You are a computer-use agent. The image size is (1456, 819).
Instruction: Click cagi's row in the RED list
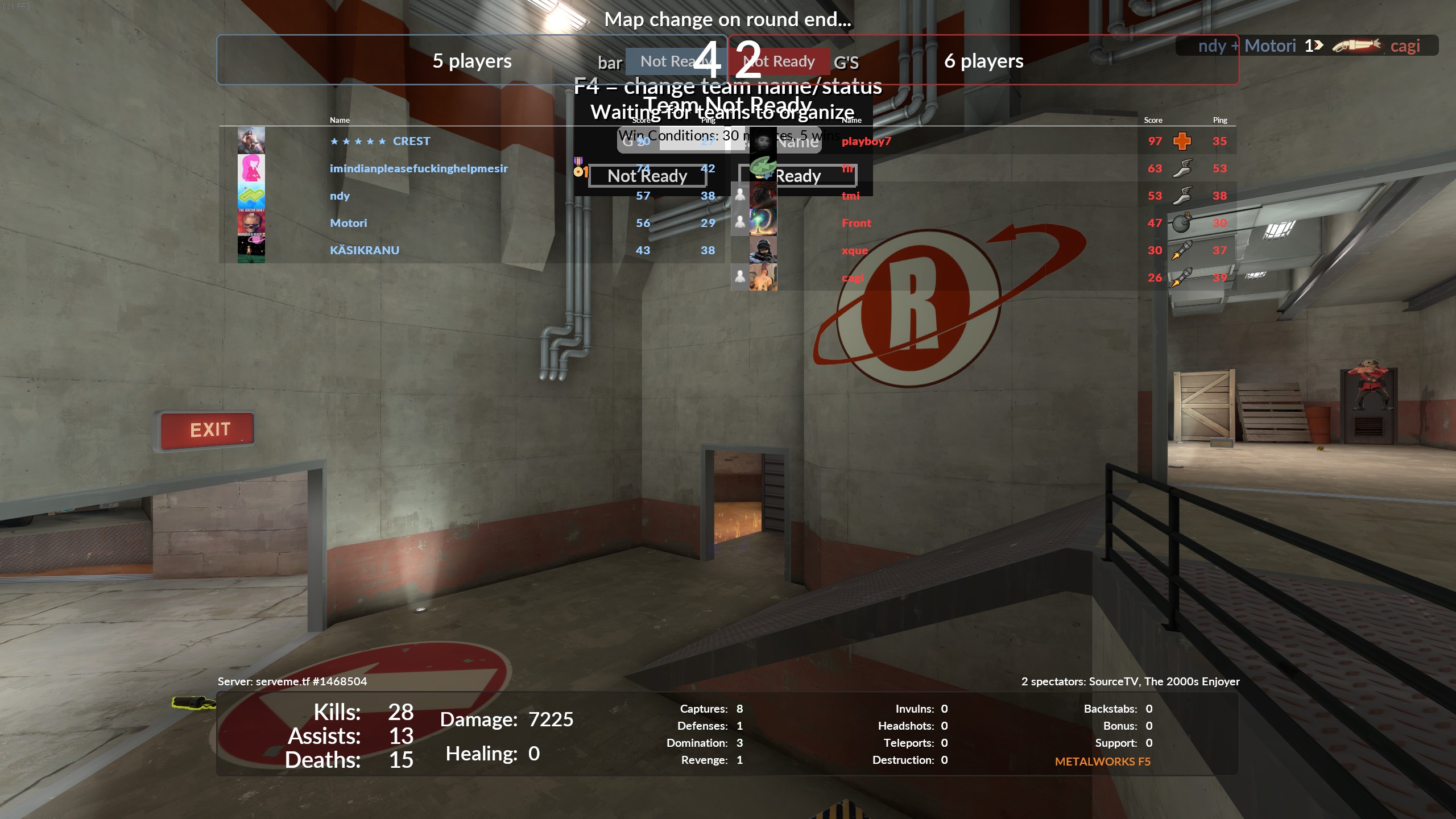[852, 278]
